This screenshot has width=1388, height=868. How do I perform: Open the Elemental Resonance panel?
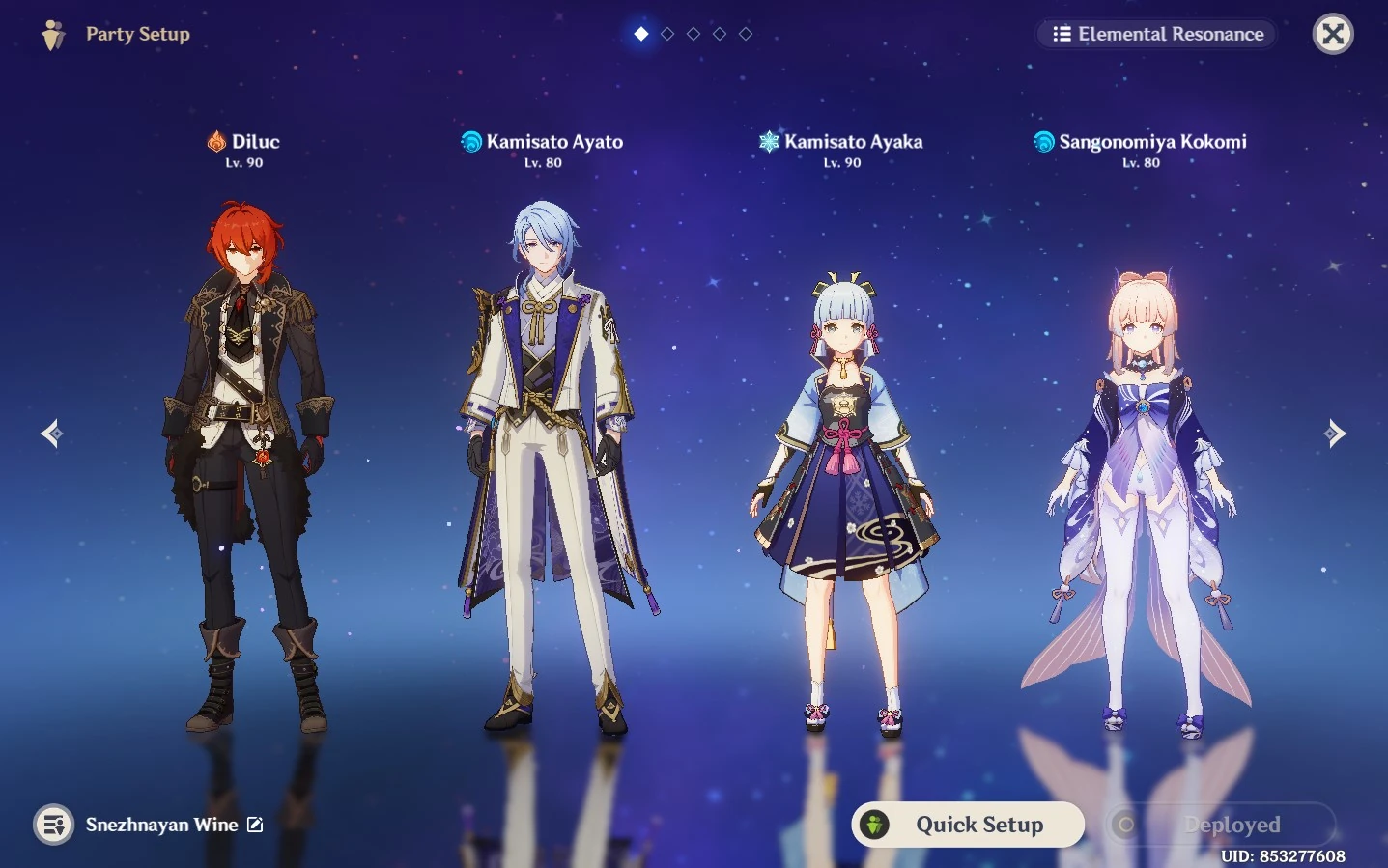[1155, 34]
